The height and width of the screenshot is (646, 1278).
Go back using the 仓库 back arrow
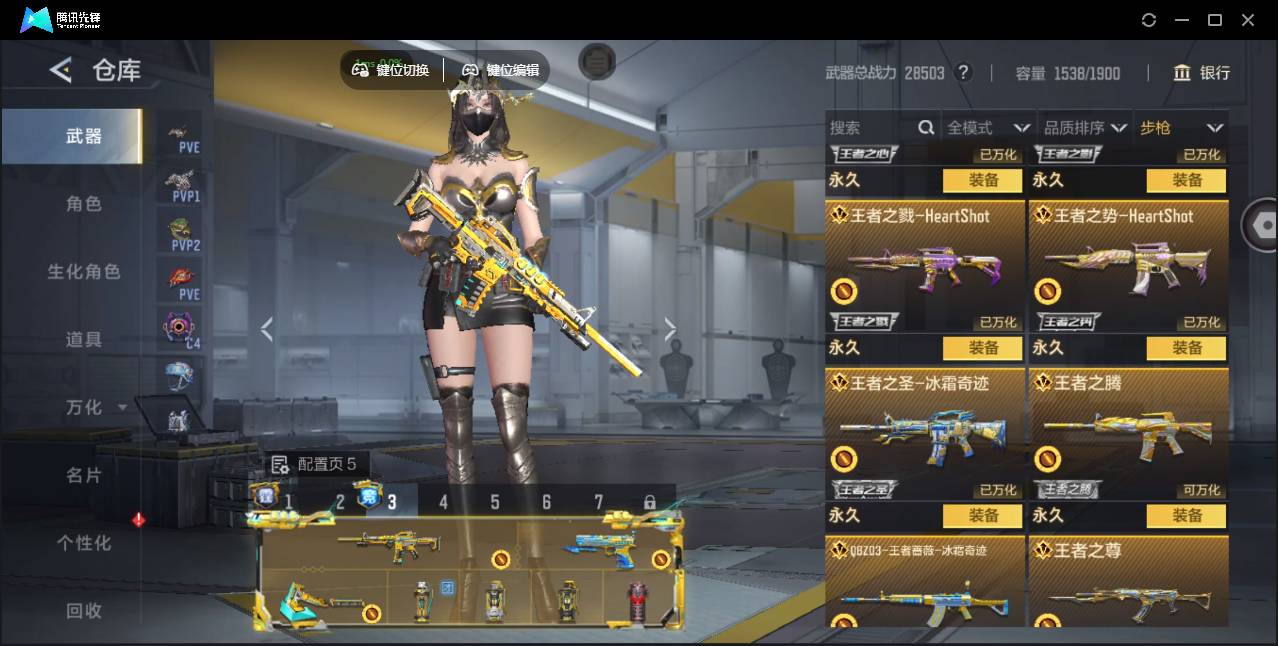(x=61, y=70)
